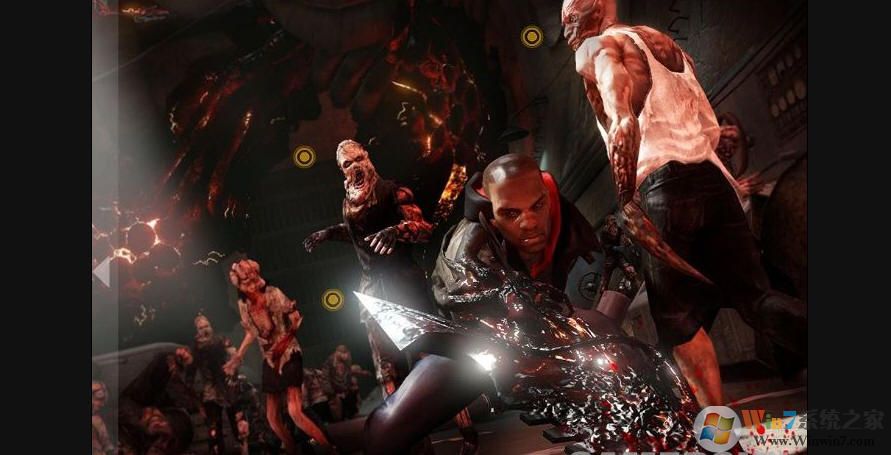Select the yellow hotspot beside the tank-top mutant's head

pos(532,37)
